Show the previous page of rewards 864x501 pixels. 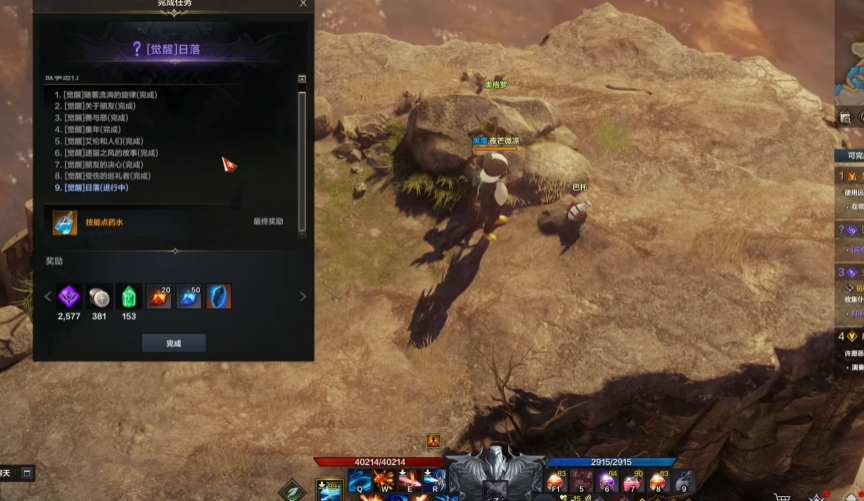(47, 296)
